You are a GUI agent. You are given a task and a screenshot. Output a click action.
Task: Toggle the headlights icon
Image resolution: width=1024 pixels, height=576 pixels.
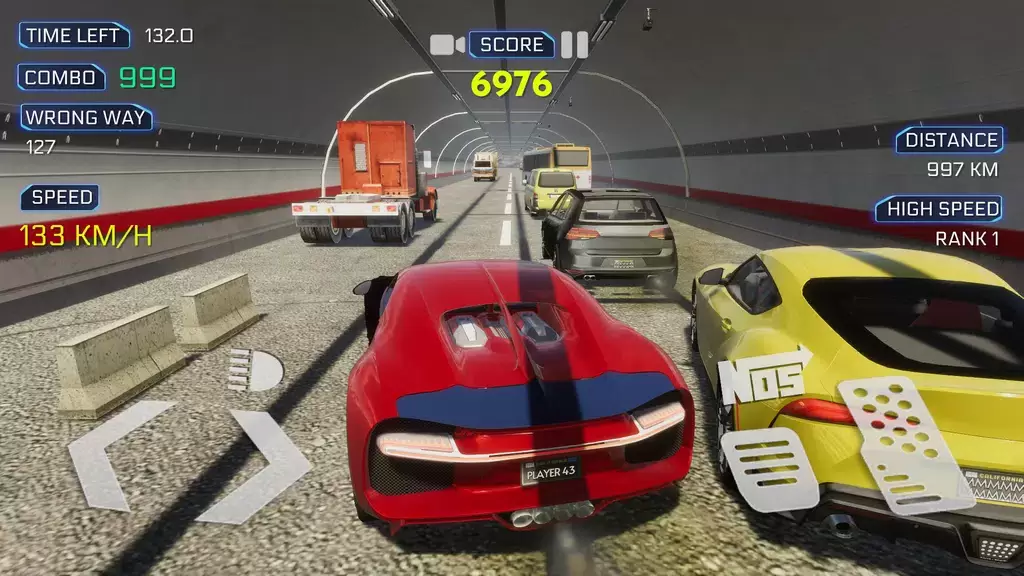pos(255,370)
